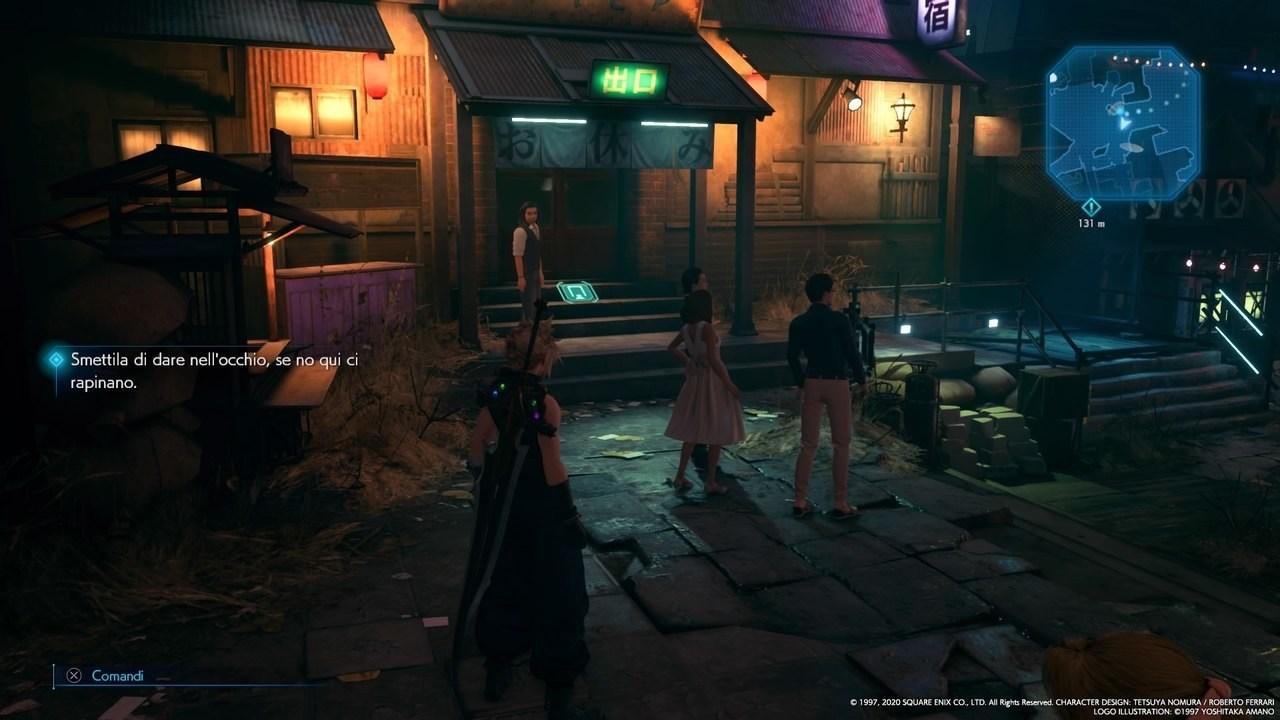Select the Comandi menu label
This screenshot has width=1280, height=720.
[x=117, y=676]
